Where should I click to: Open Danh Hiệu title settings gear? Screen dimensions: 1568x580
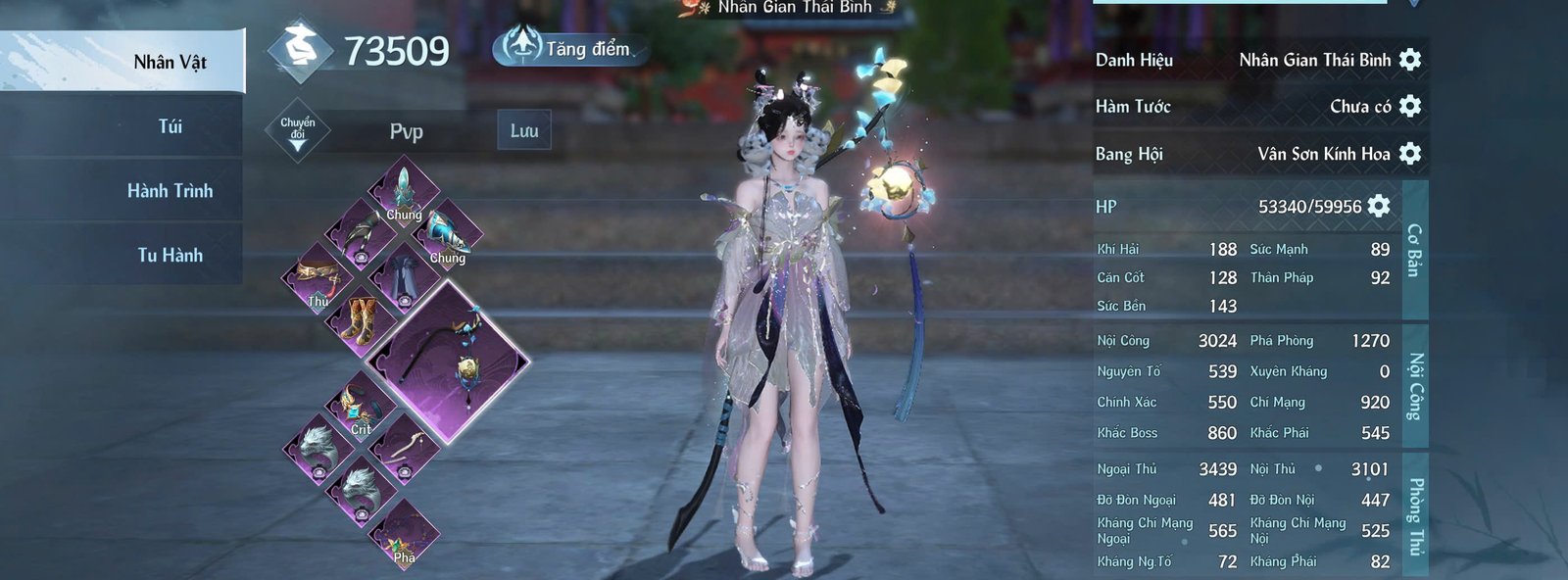coord(1410,60)
